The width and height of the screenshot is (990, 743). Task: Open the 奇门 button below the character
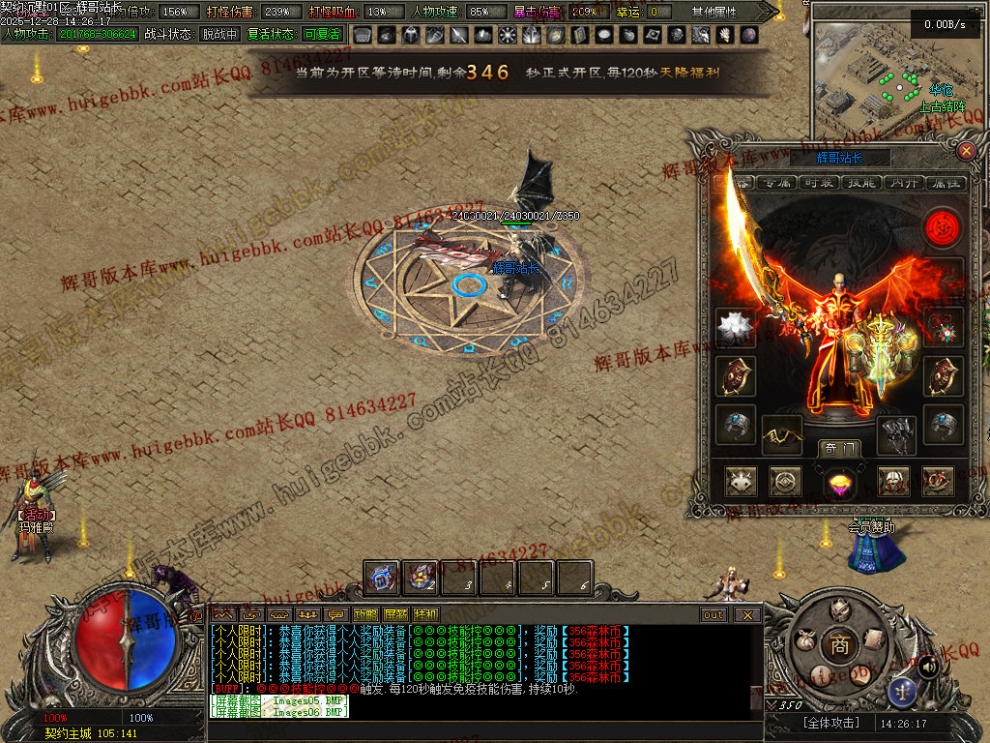tap(838, 448)
